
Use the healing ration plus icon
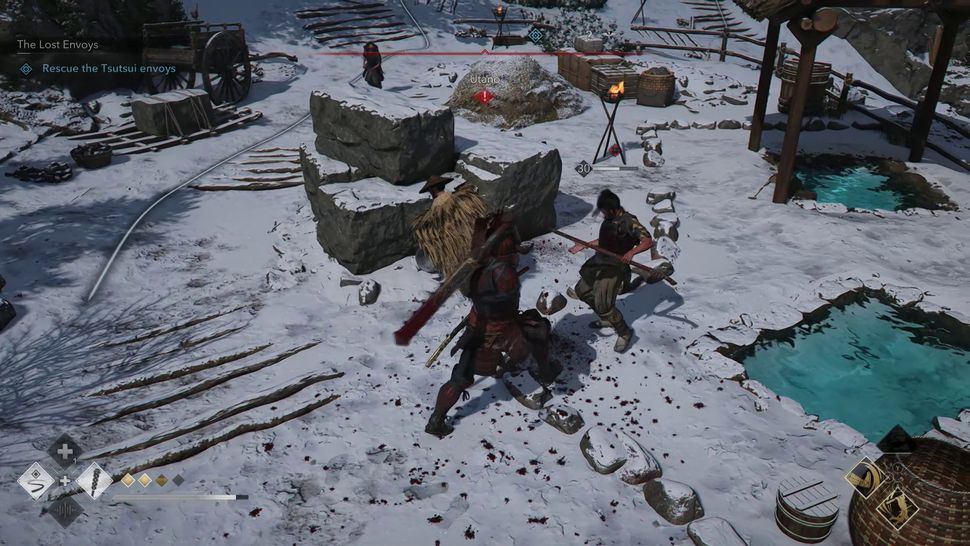(65, 451)
